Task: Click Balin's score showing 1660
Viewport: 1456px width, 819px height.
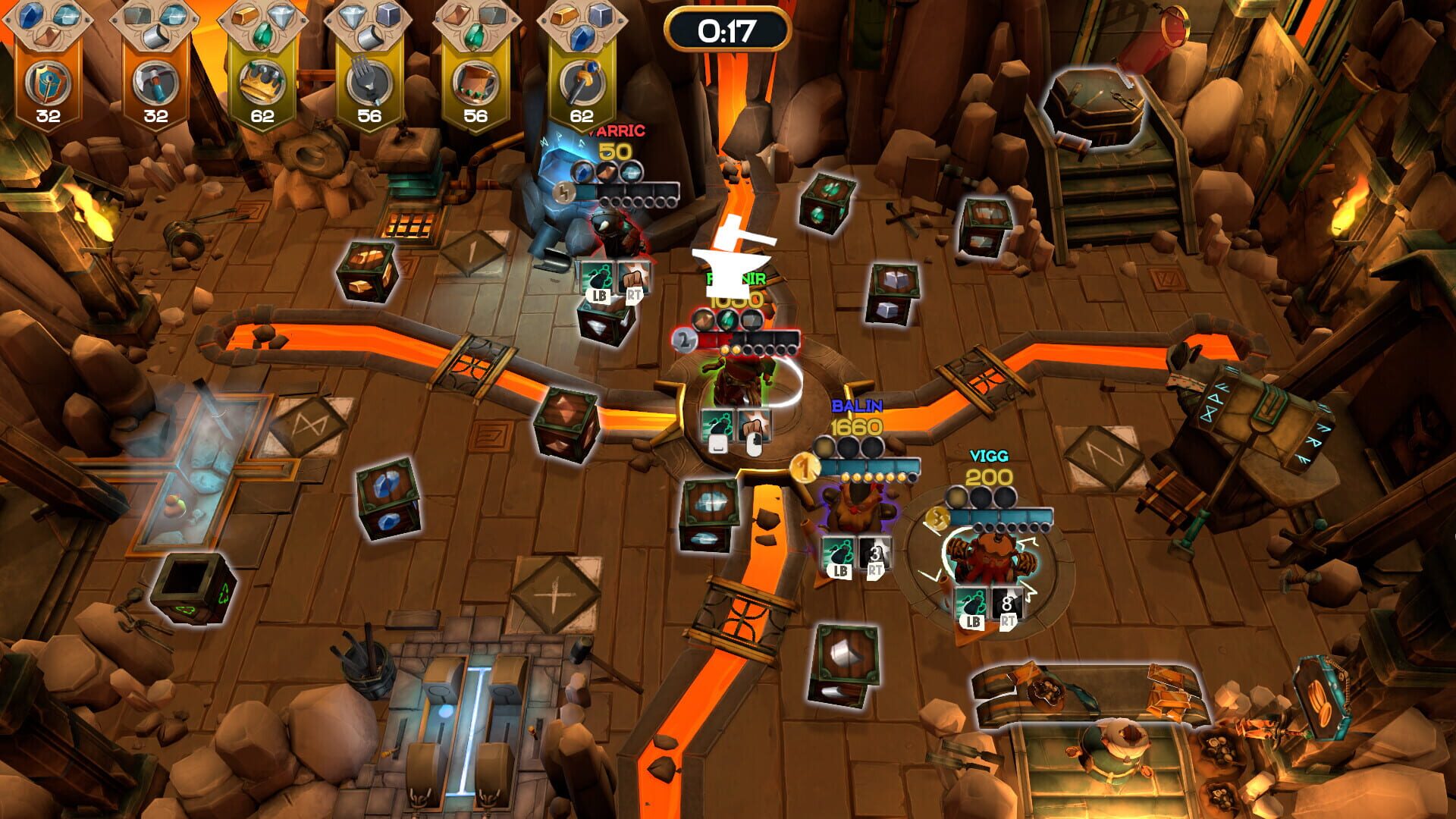Action: (855, 428)
